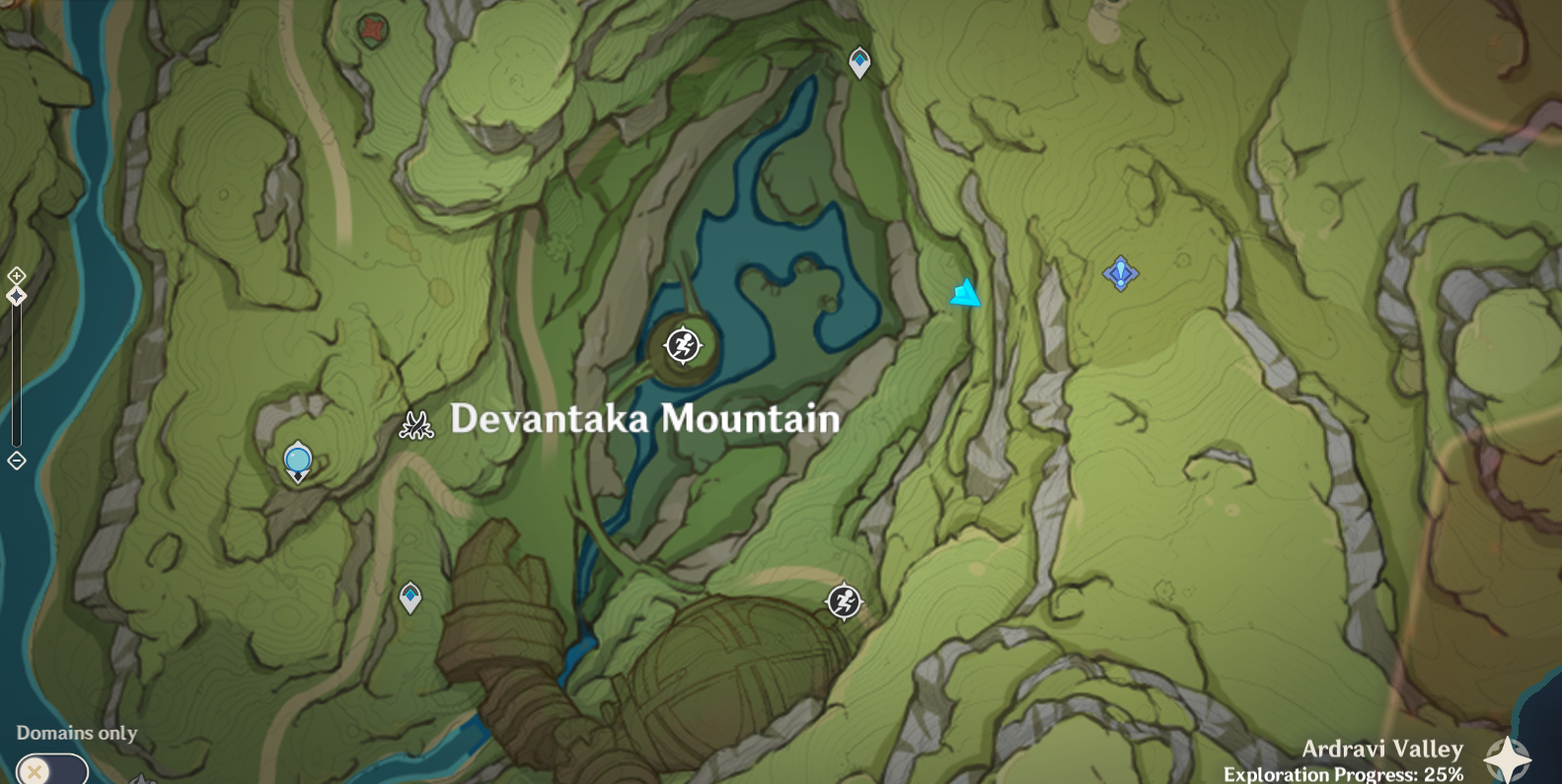Click the cyan player position arrow

[x=966, y=292]
